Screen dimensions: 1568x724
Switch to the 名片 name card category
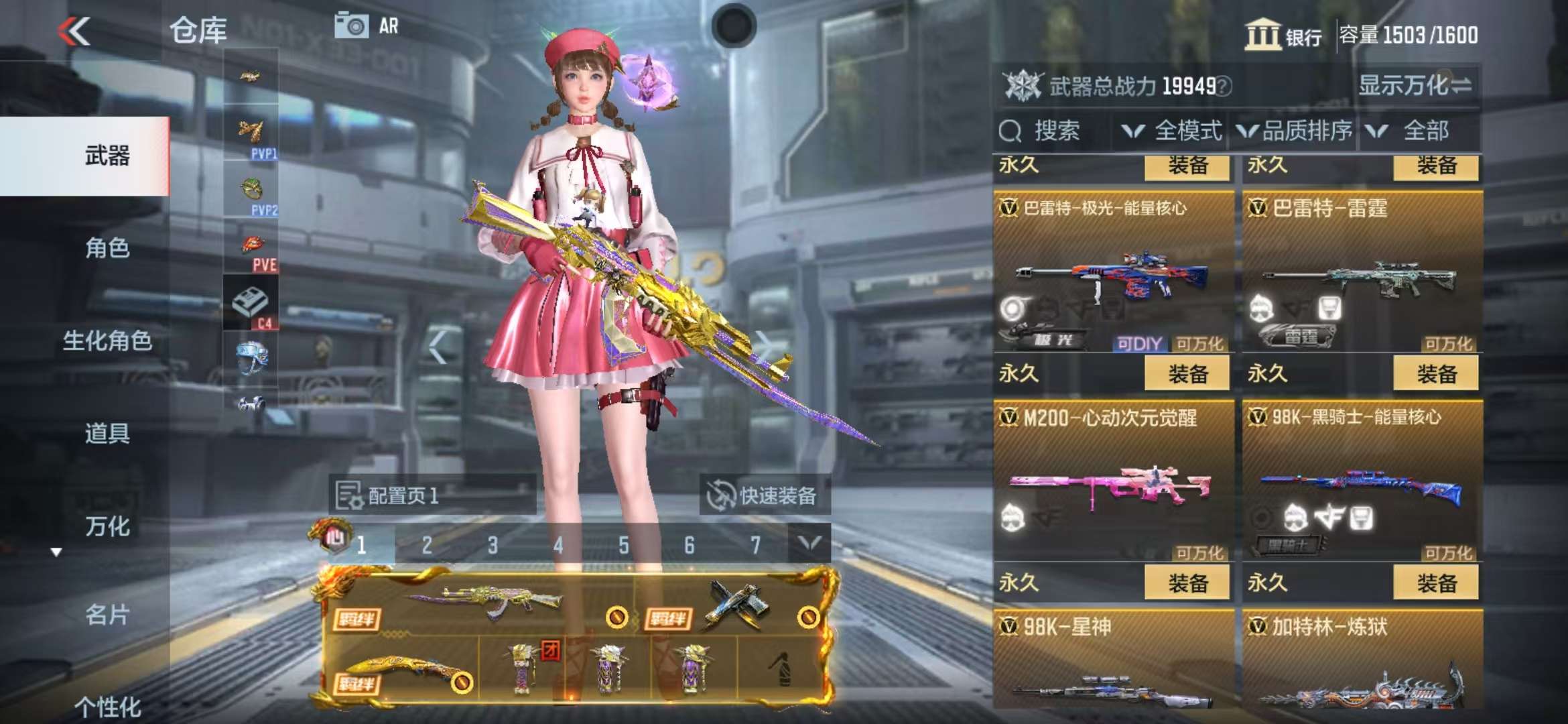click(107, 615)
